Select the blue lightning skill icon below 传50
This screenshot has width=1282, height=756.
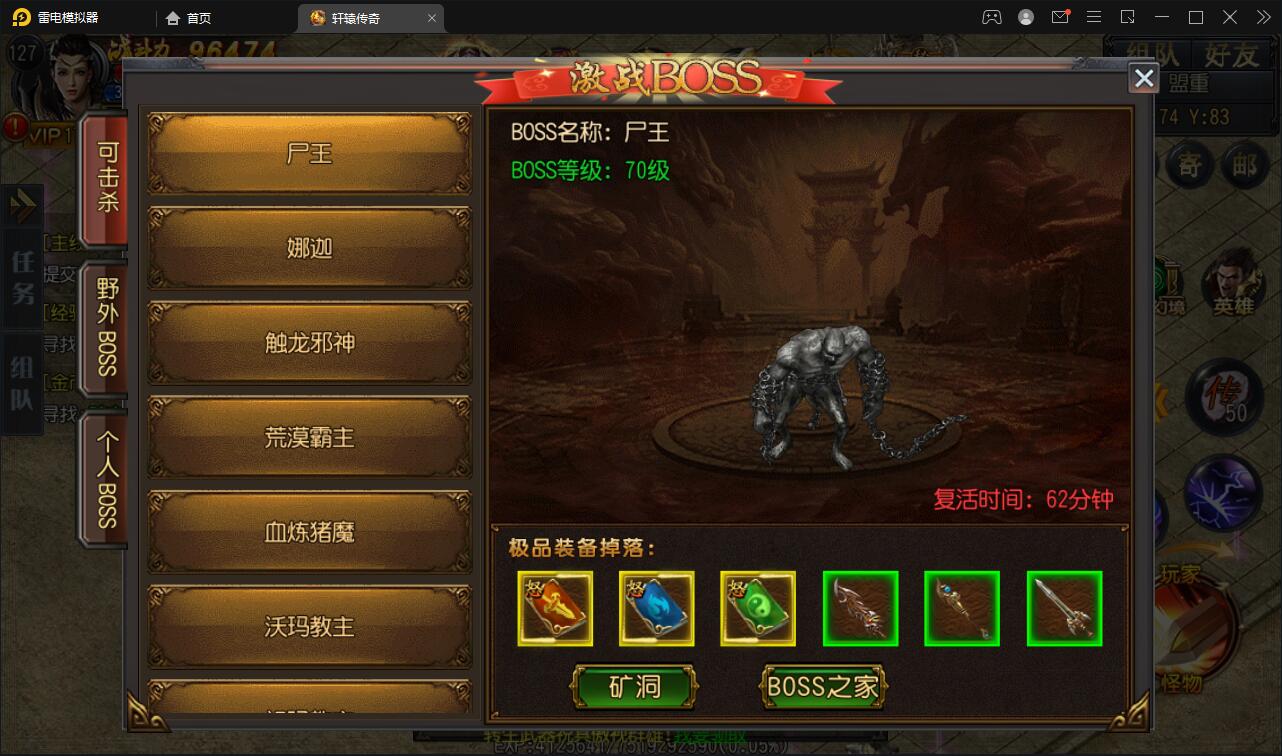click(x=1224, y=491)
